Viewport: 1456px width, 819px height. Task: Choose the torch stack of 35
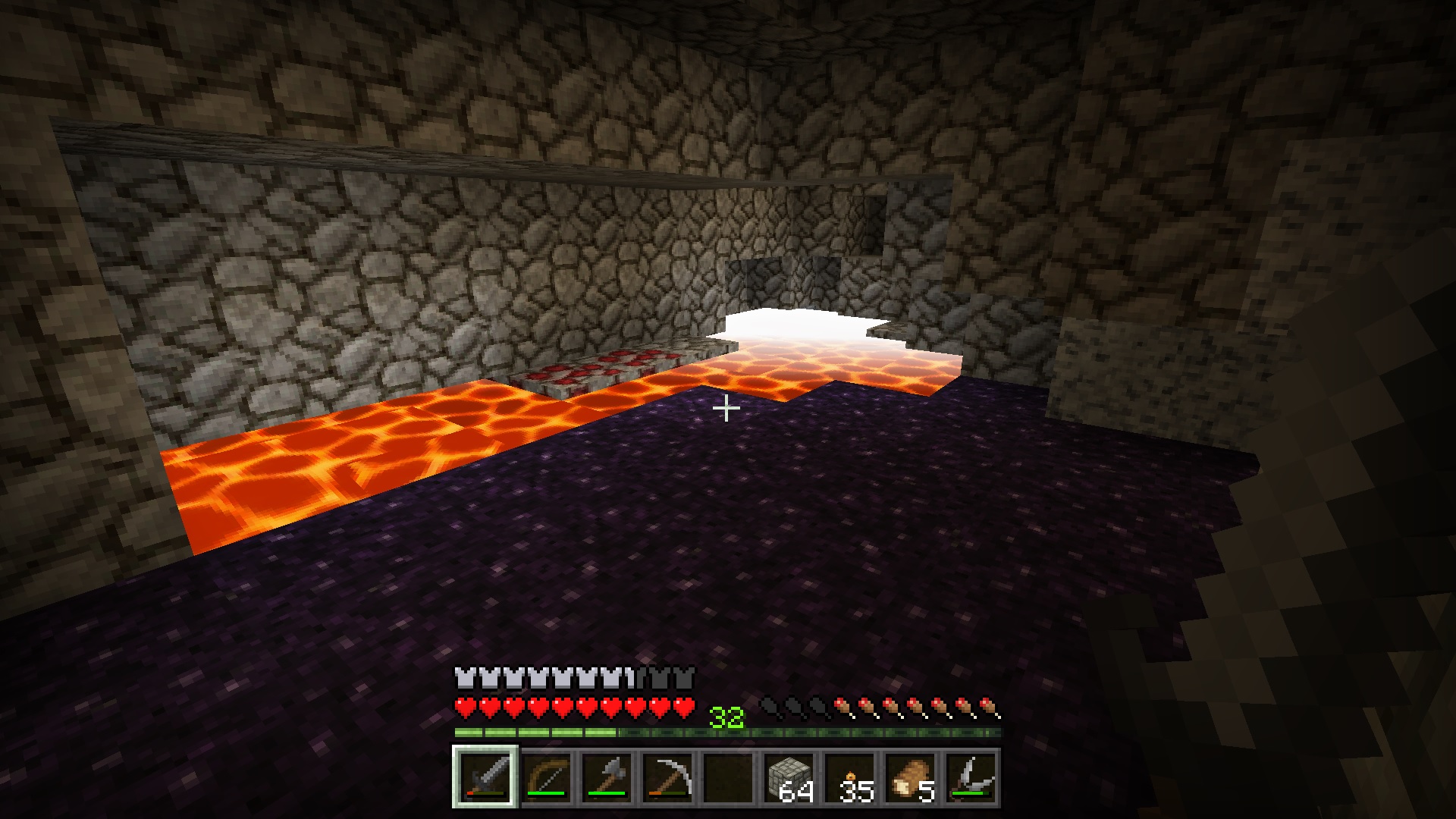(x=849, y=777)
